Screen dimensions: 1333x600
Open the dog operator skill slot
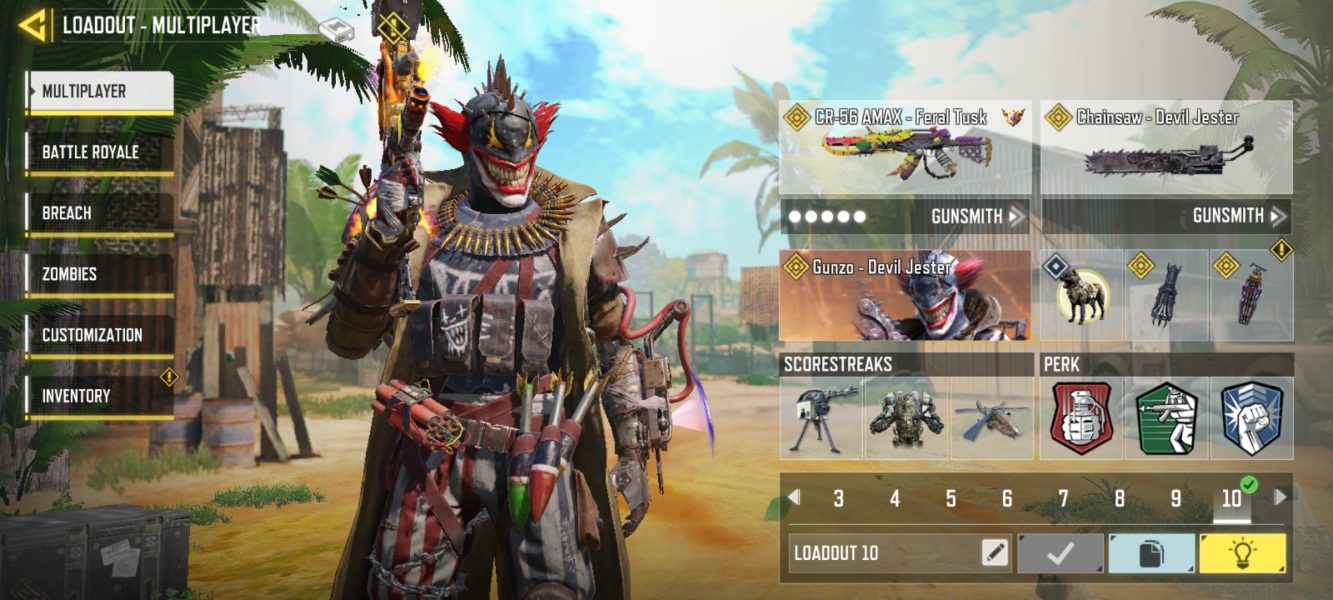1082,296
